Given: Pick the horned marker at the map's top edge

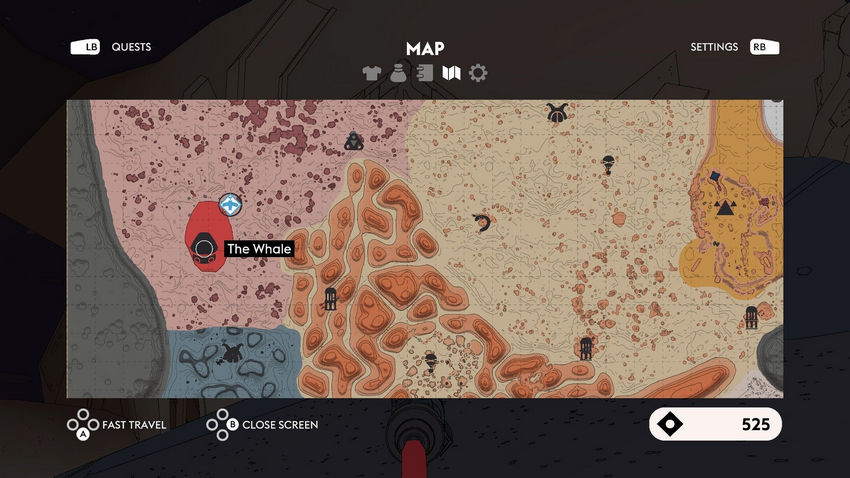Looking at the screenshot, I should (557, 113).
